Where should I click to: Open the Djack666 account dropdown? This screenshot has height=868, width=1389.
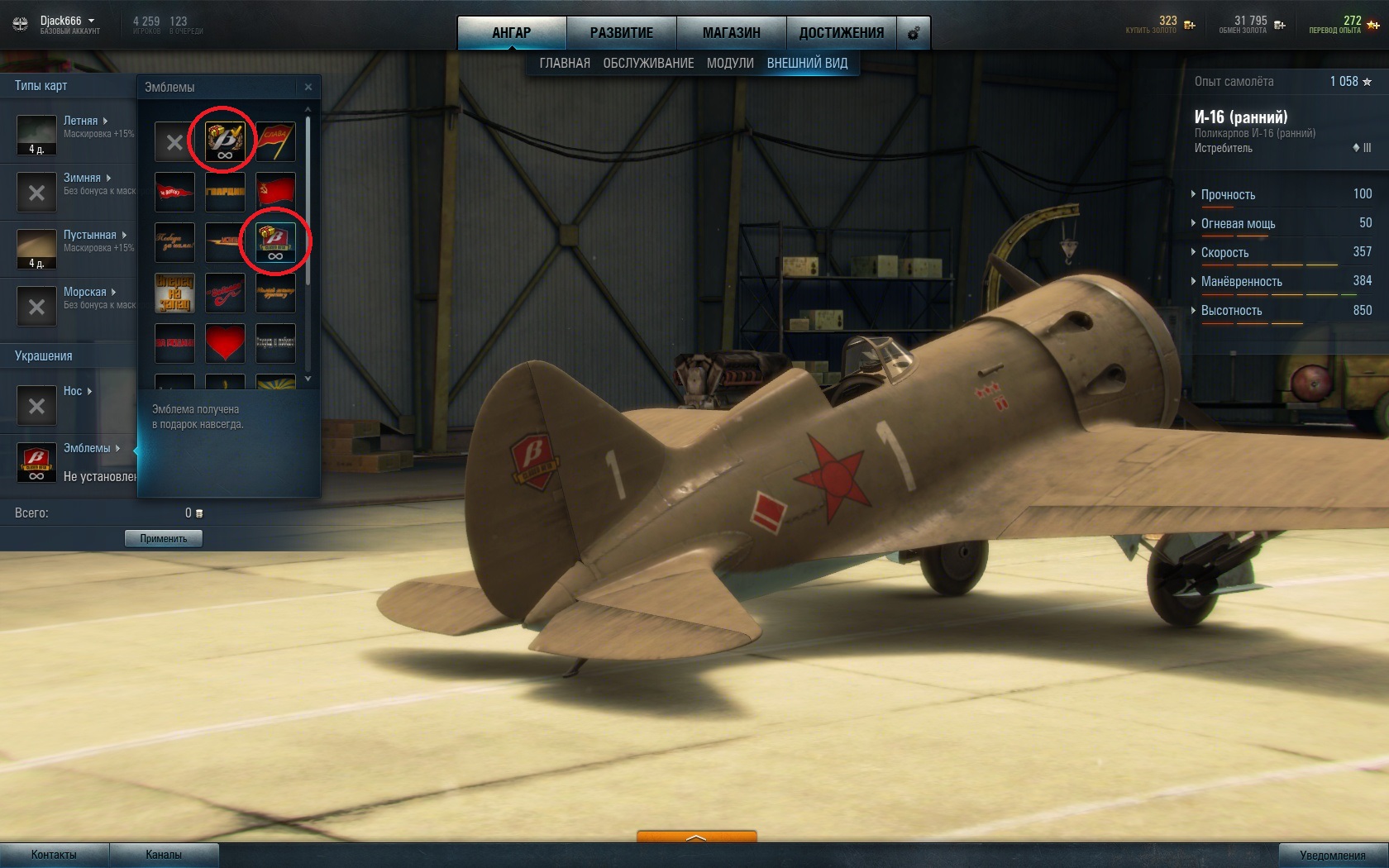pyautogui.click(x=67, y=21)
